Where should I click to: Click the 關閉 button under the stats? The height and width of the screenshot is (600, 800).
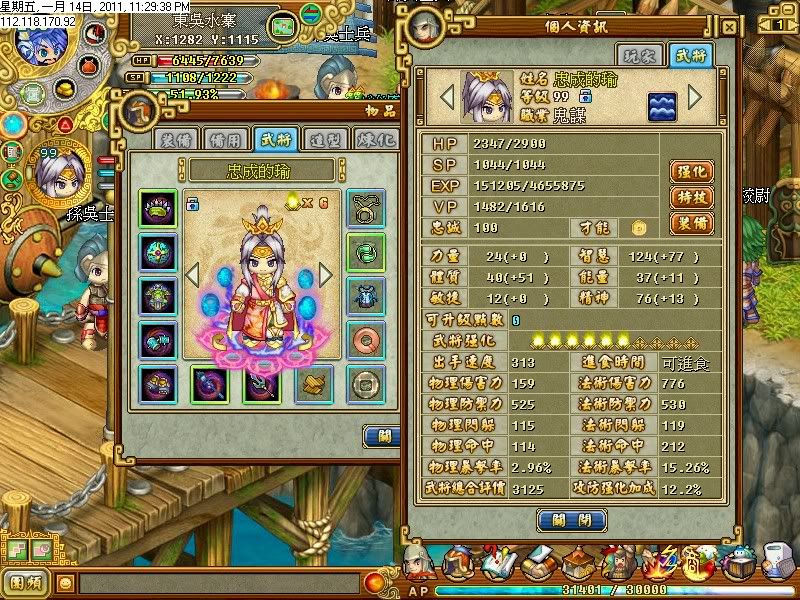571,520
